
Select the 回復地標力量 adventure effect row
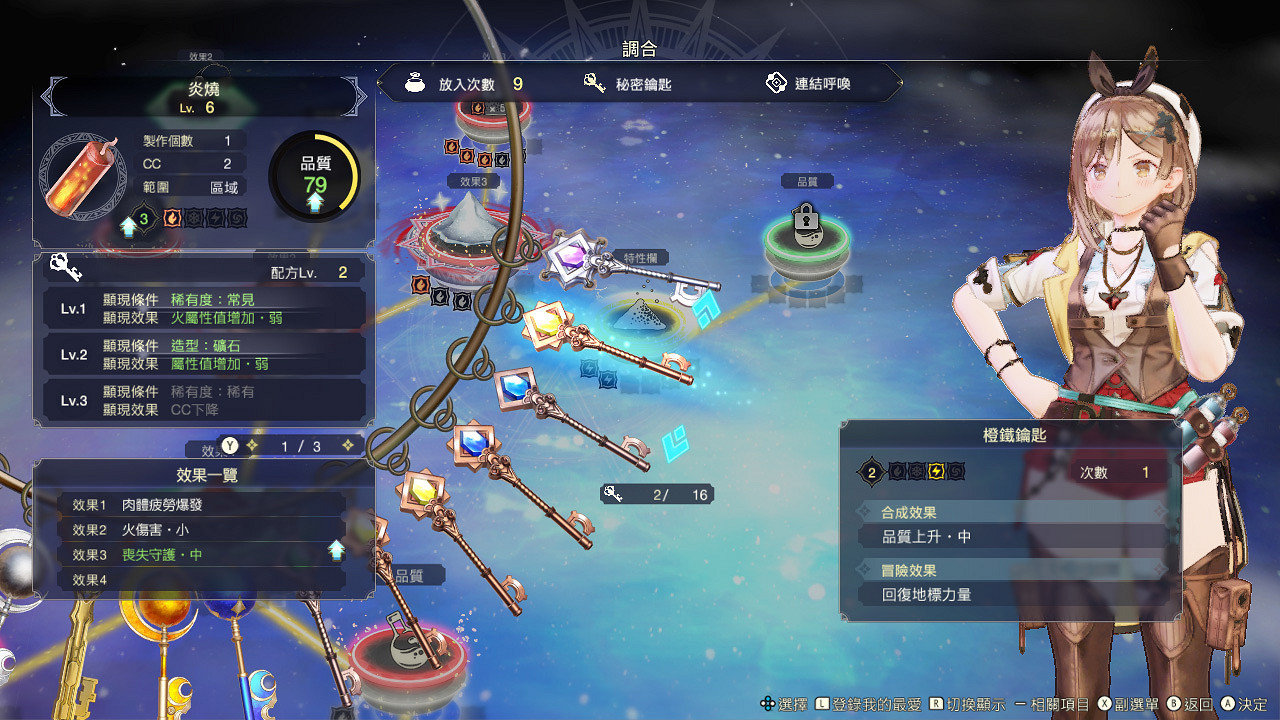point(1010,595)
